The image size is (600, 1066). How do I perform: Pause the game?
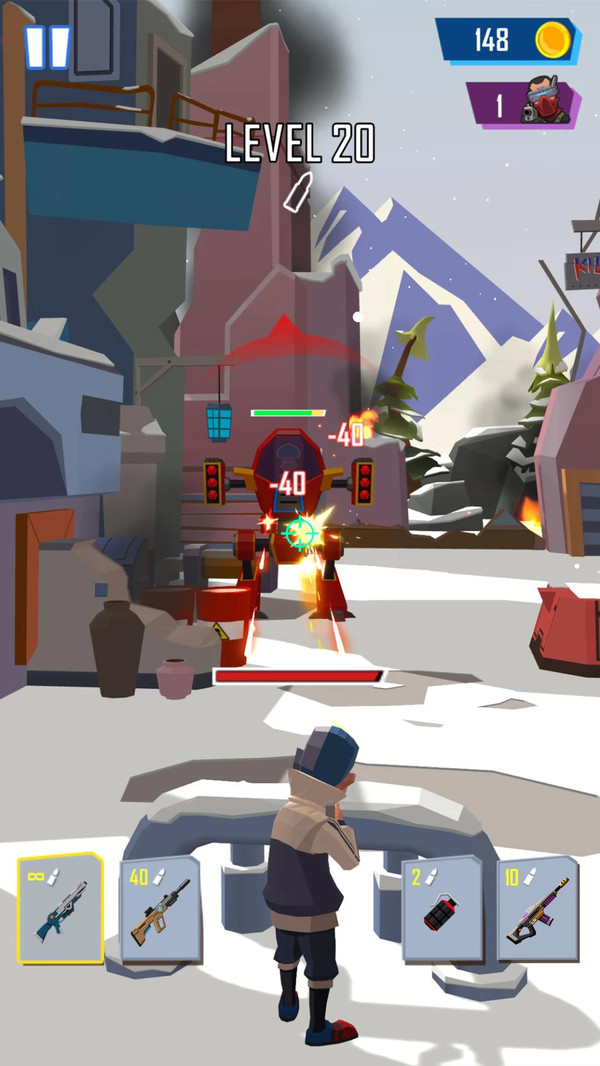point(47,47)
